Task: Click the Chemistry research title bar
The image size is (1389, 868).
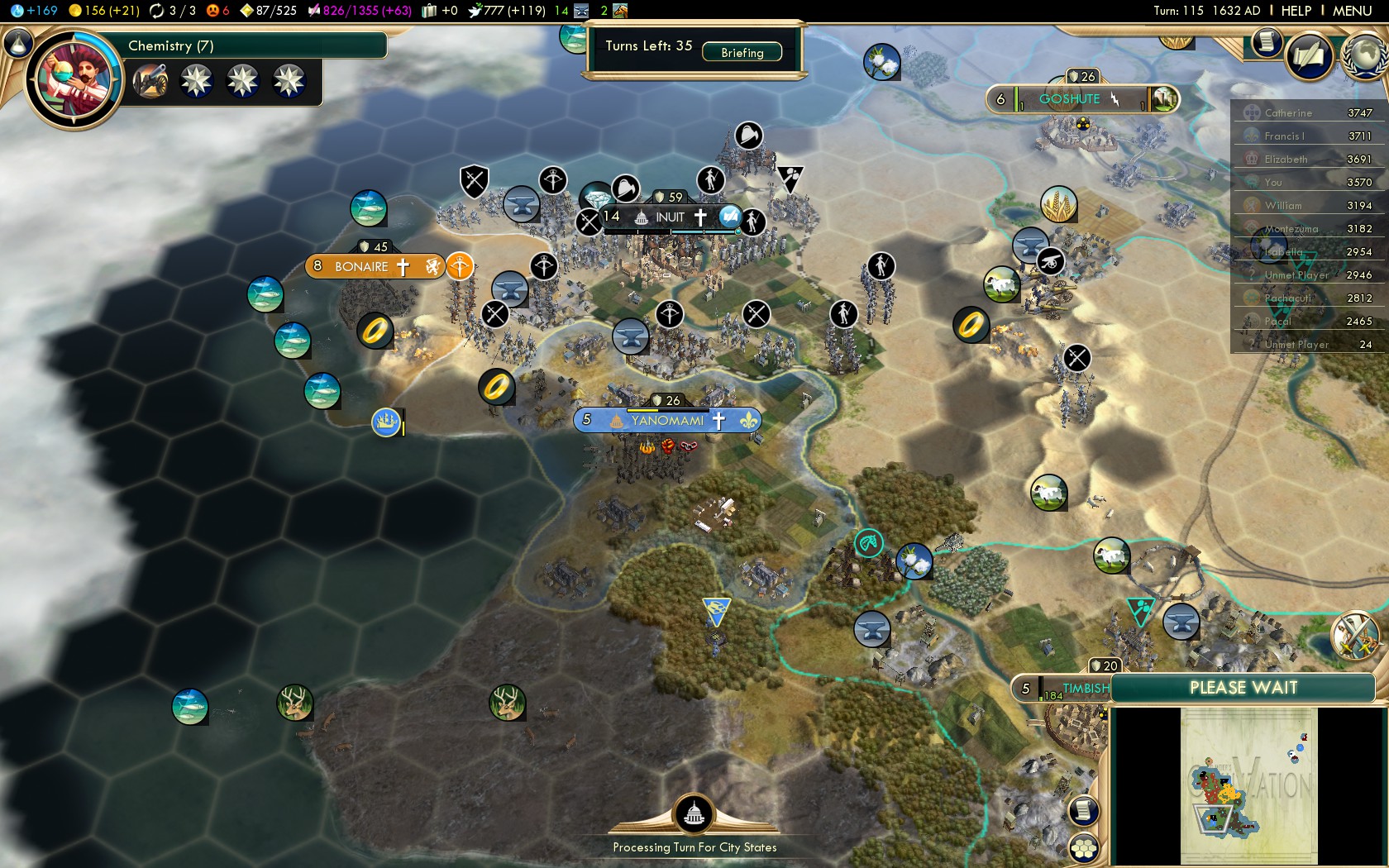Action: click(x=248, y=45)
